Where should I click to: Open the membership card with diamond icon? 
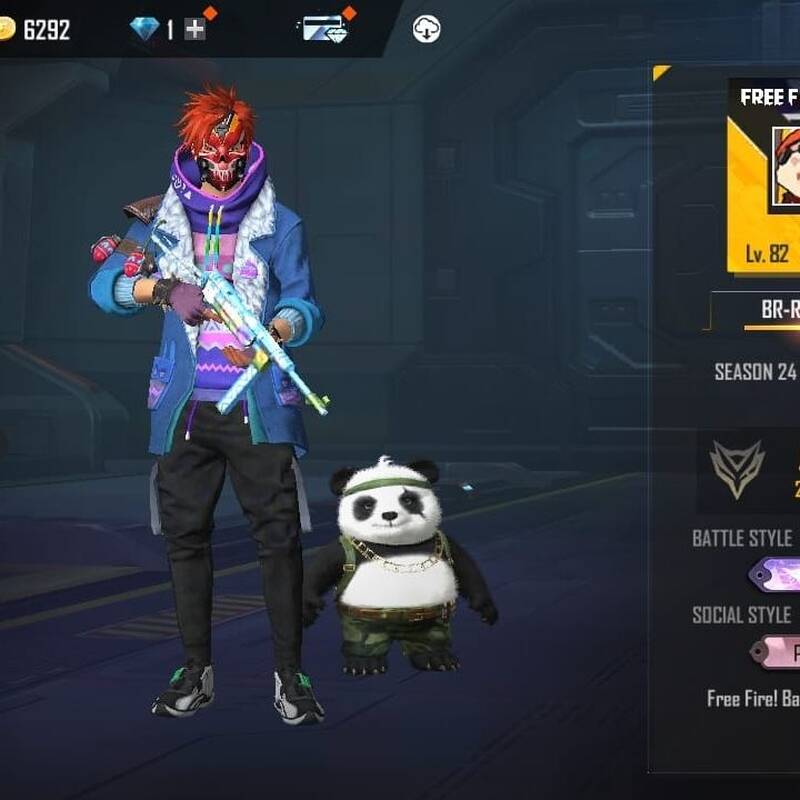[x=325, y=29]
